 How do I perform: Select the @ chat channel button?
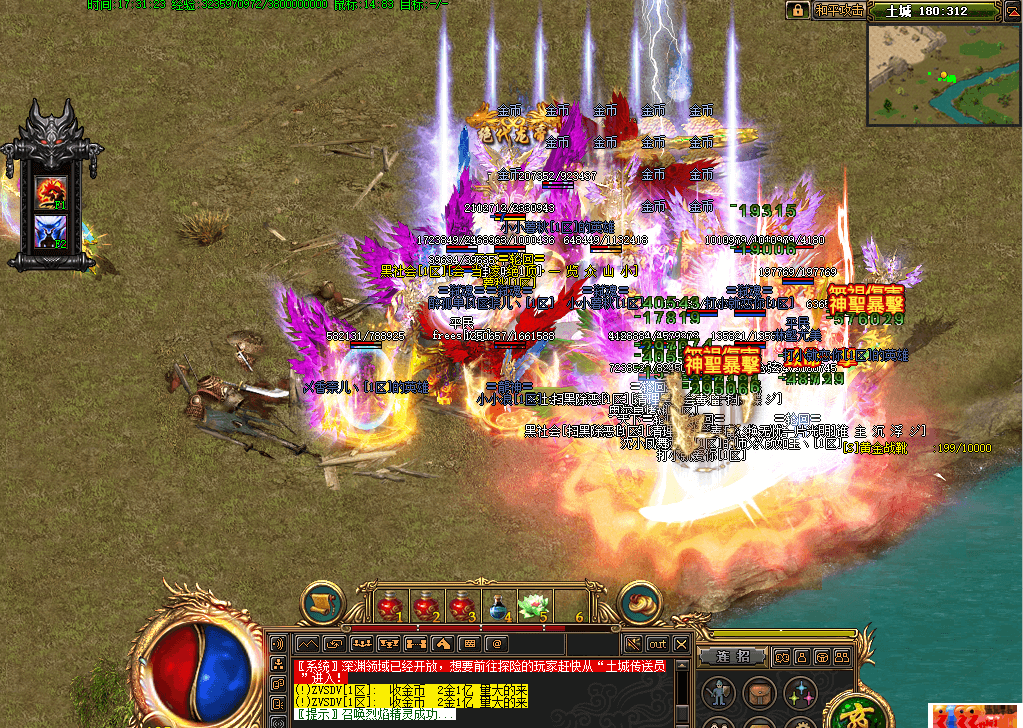click(x=495, y=644)
